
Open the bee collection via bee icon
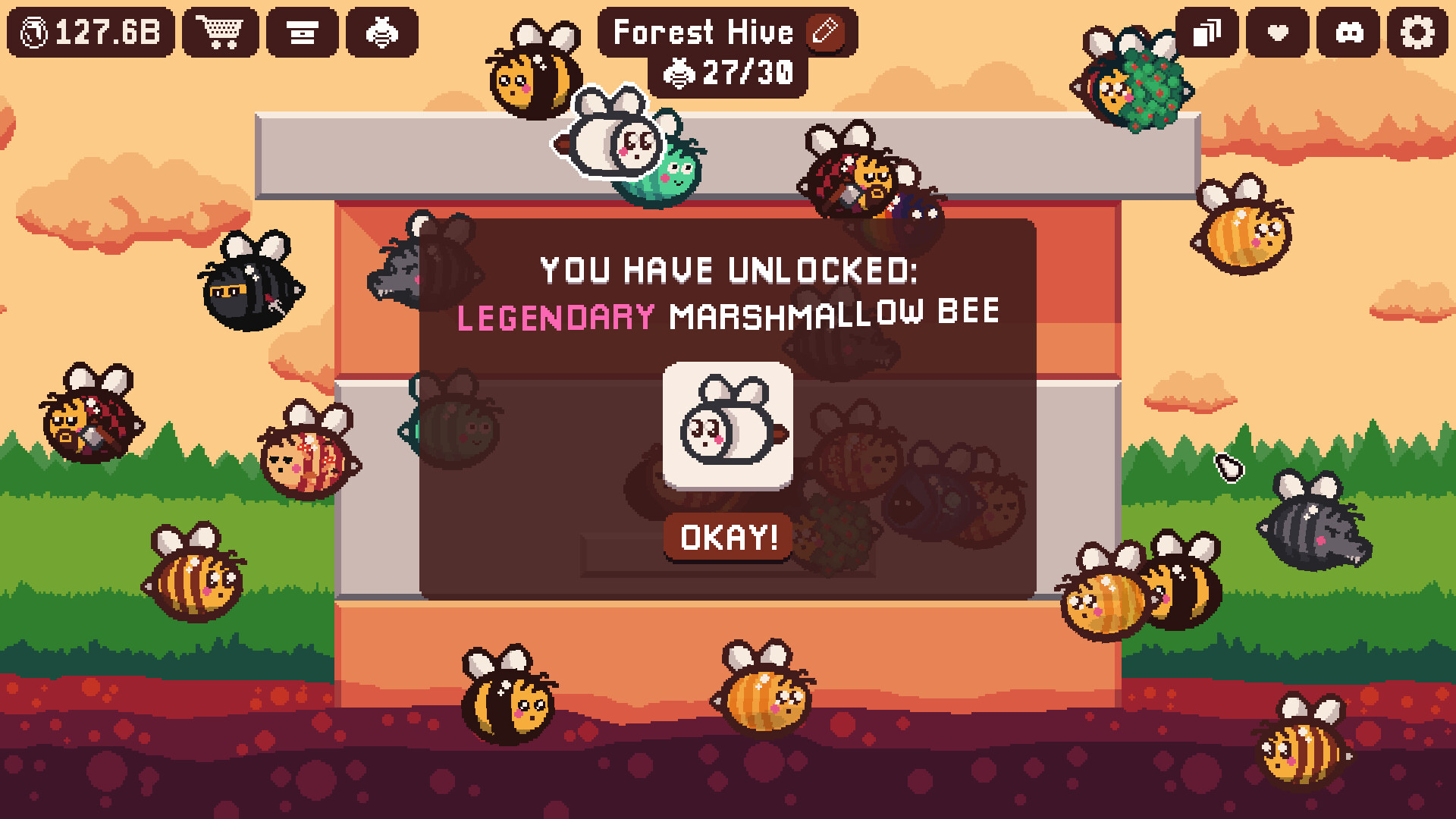382,32
